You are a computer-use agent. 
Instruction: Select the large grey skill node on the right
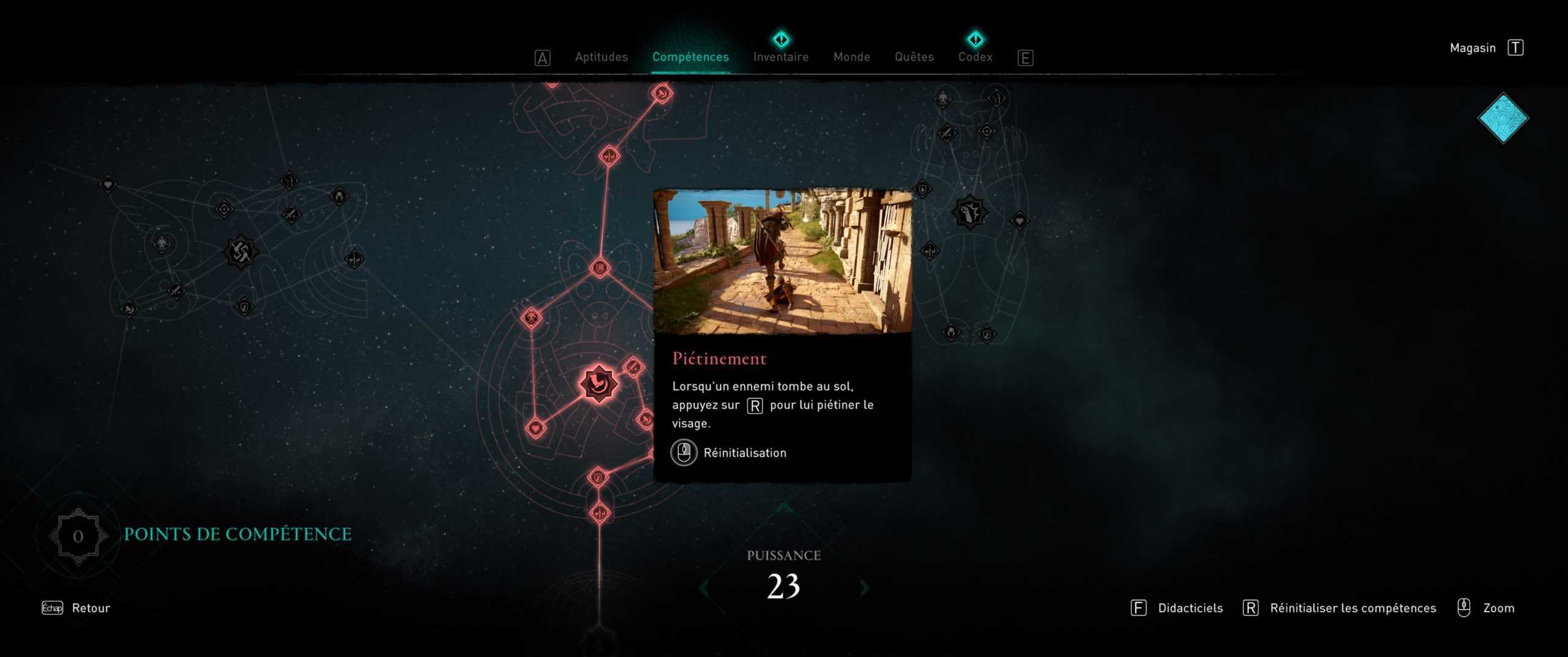969,213
